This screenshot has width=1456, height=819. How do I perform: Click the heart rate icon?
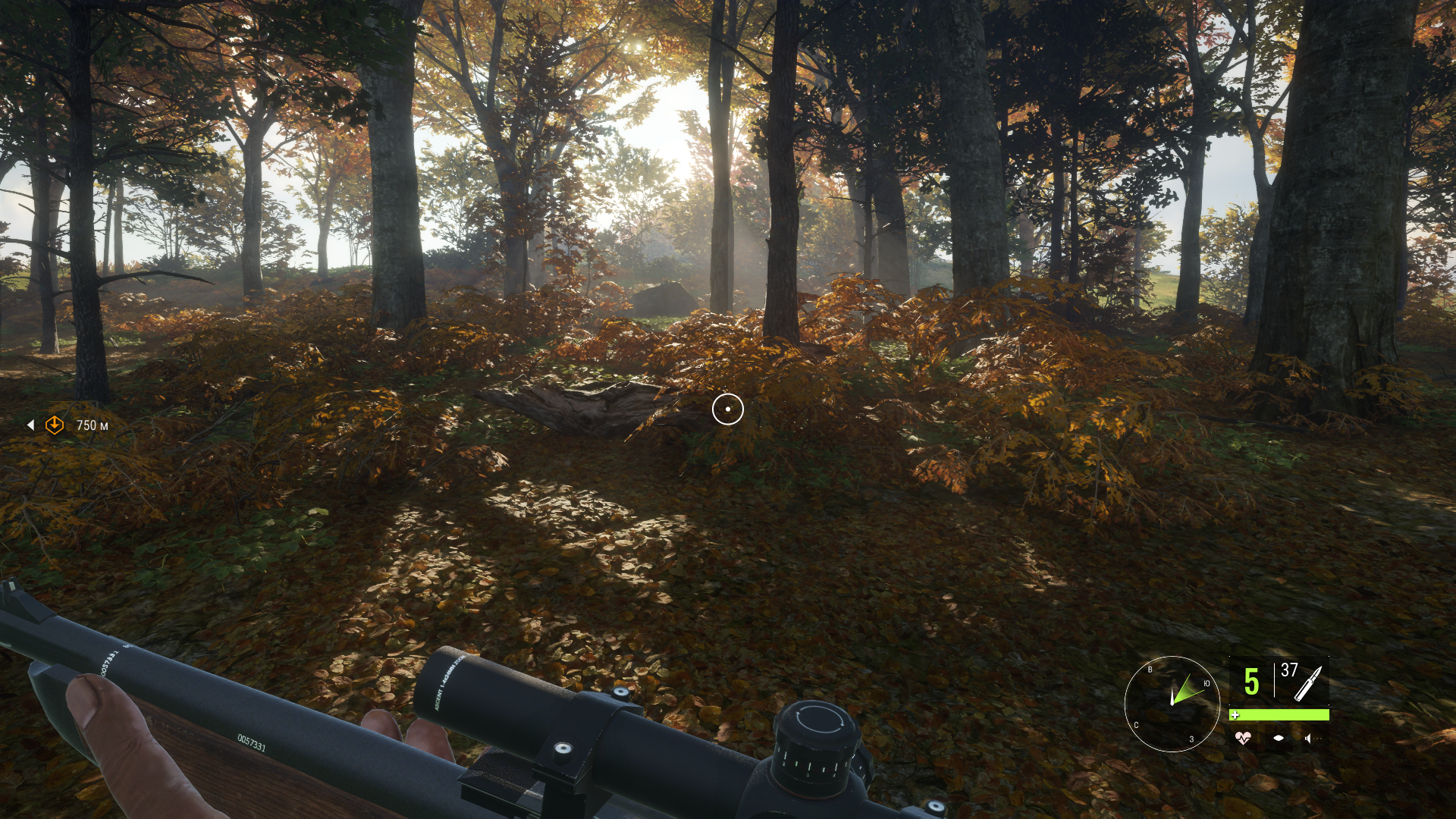click(x=1242, y=738)
